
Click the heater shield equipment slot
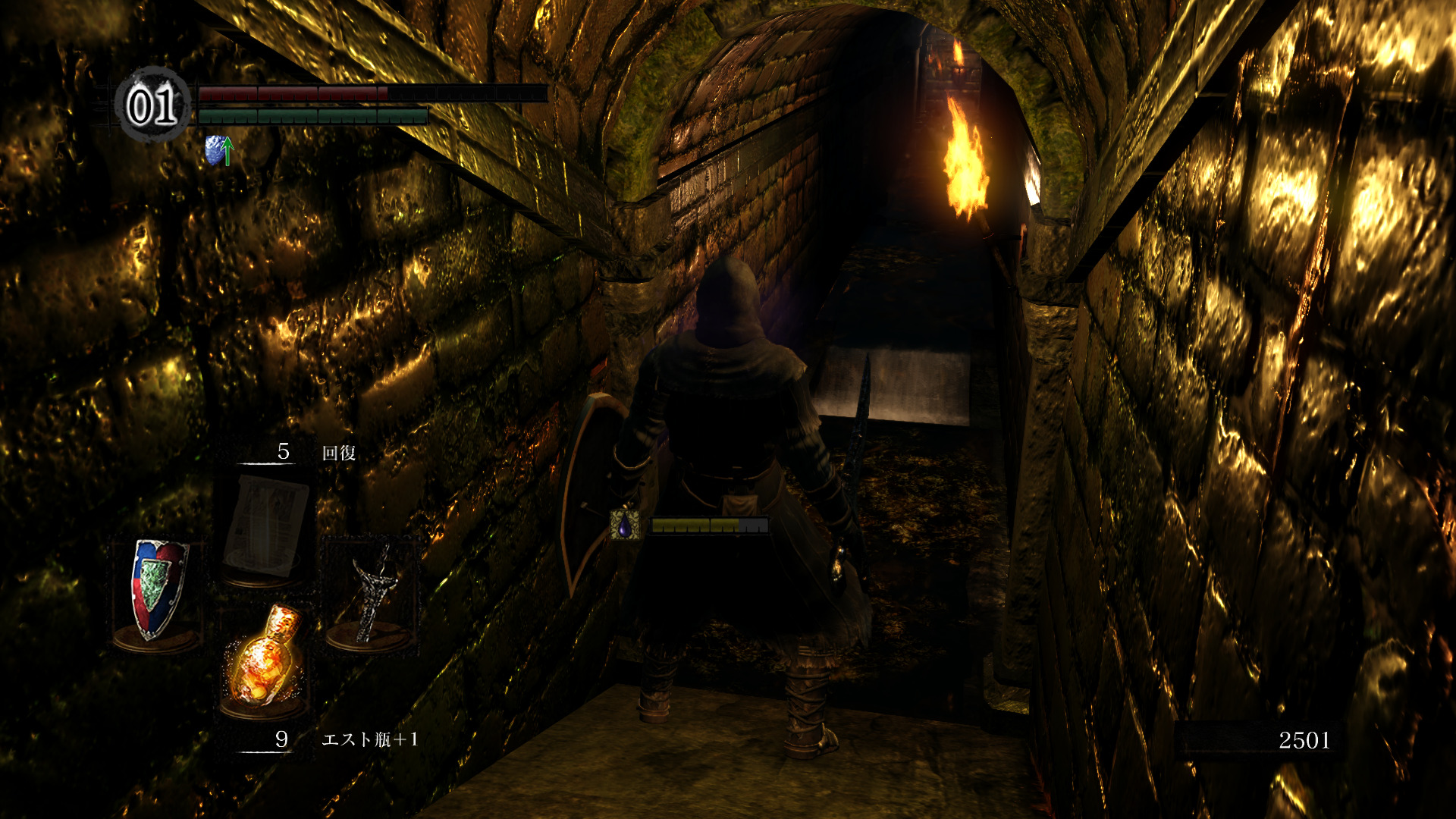(x=158, y=590)
